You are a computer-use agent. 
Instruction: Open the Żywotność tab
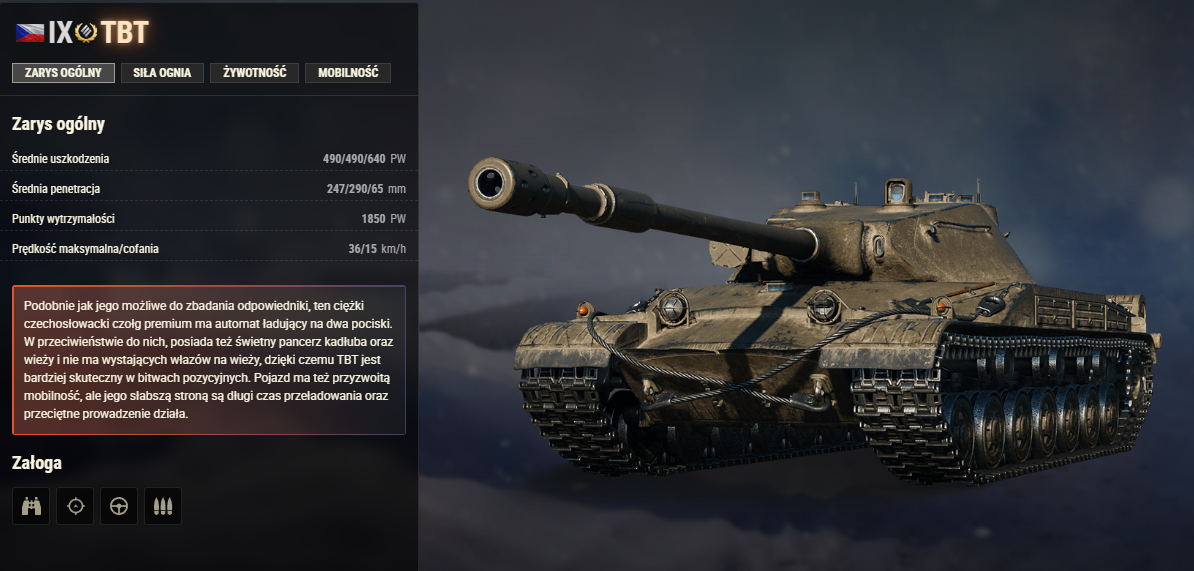click(254, 73)
